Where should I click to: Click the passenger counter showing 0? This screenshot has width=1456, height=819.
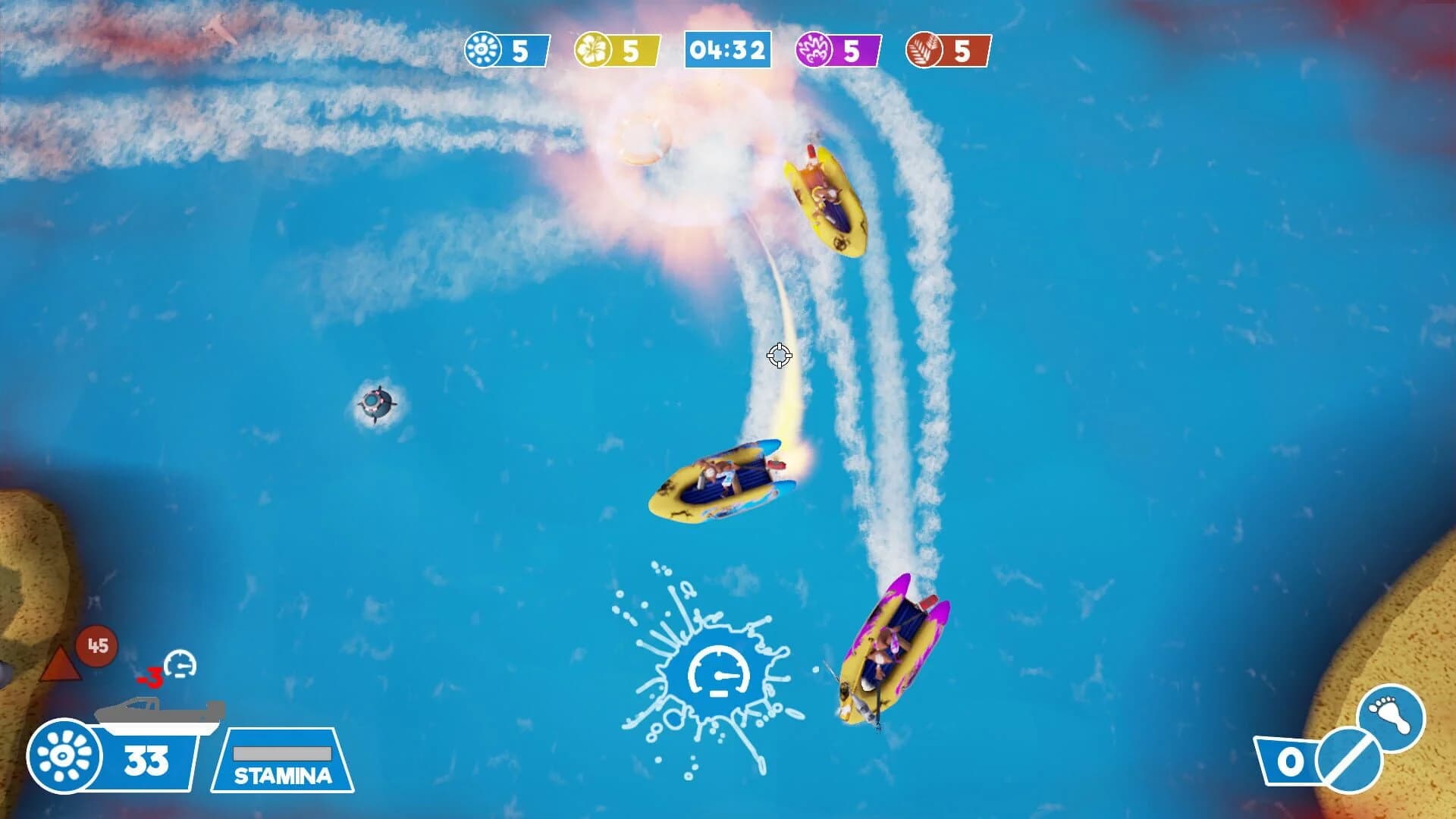pyautogui.click(x=1291, y=762)
